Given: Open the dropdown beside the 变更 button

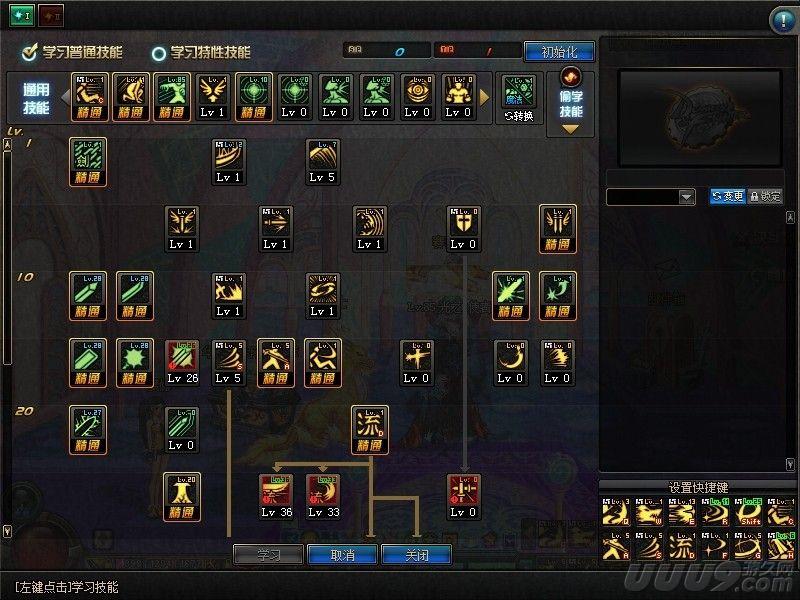Looking at the screenshot, I should (687, 197).
